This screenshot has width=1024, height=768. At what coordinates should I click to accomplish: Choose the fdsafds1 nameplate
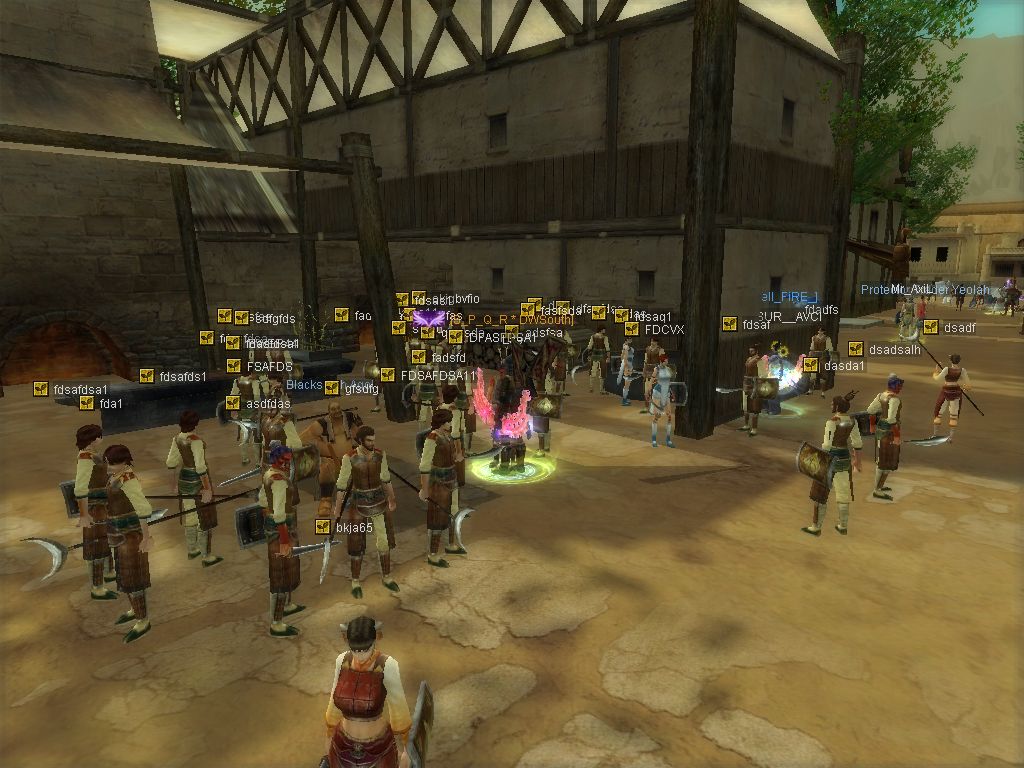[182, 376]
